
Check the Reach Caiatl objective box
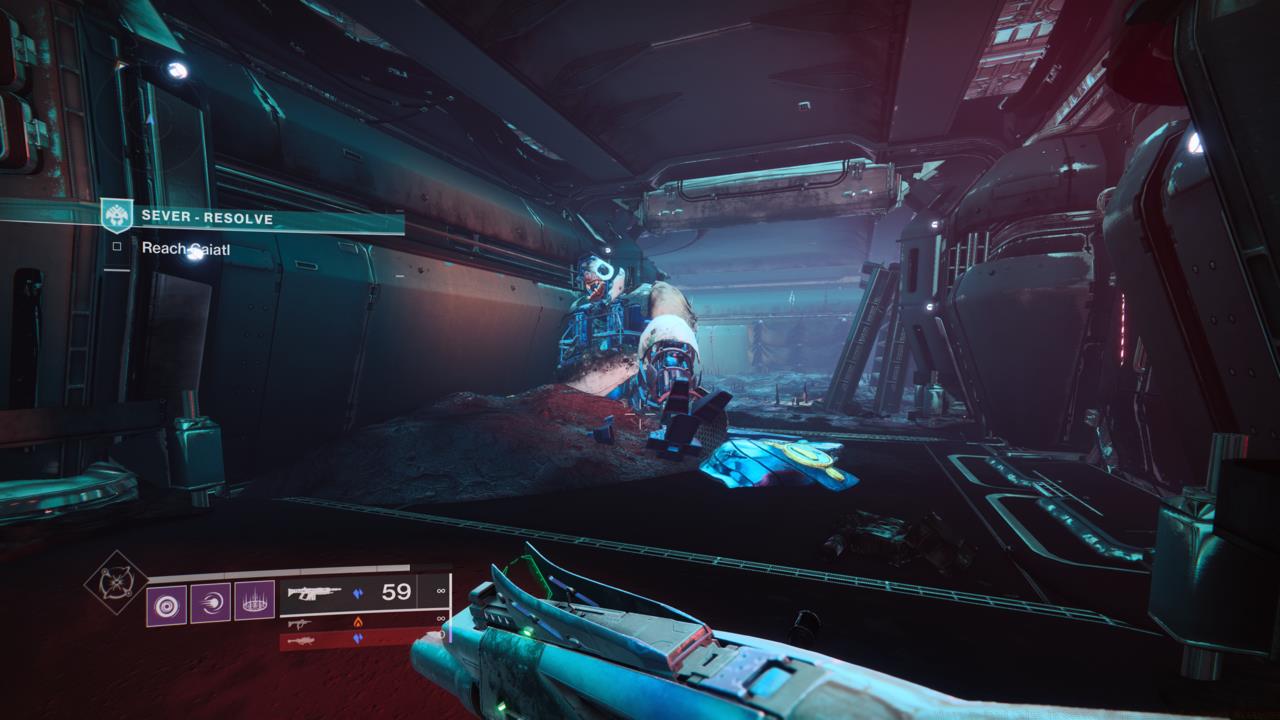[x=118, y=246]
